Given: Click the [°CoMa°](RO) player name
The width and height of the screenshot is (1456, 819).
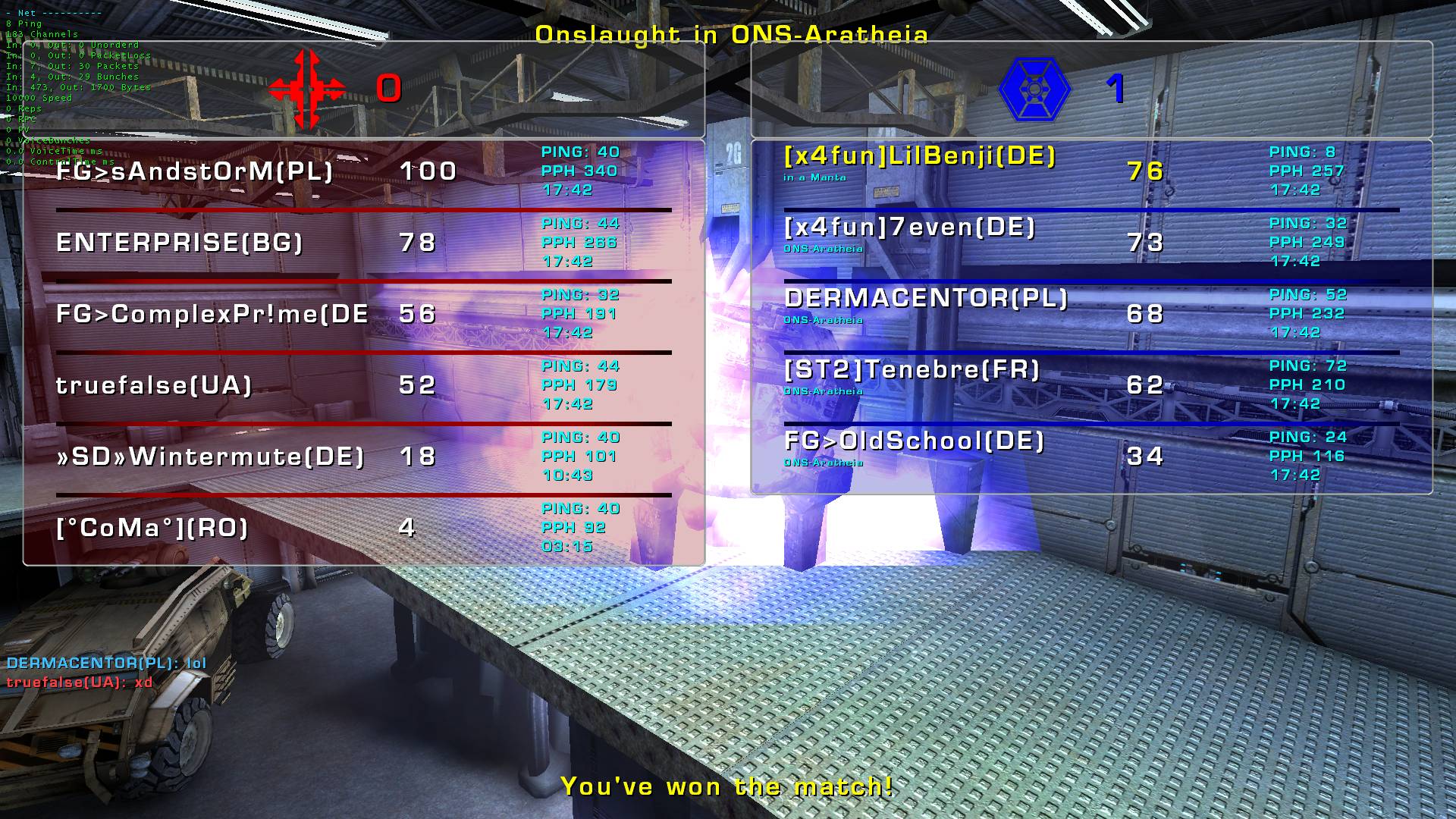Looking at the screenshot, I should click(x=152, y=528).
